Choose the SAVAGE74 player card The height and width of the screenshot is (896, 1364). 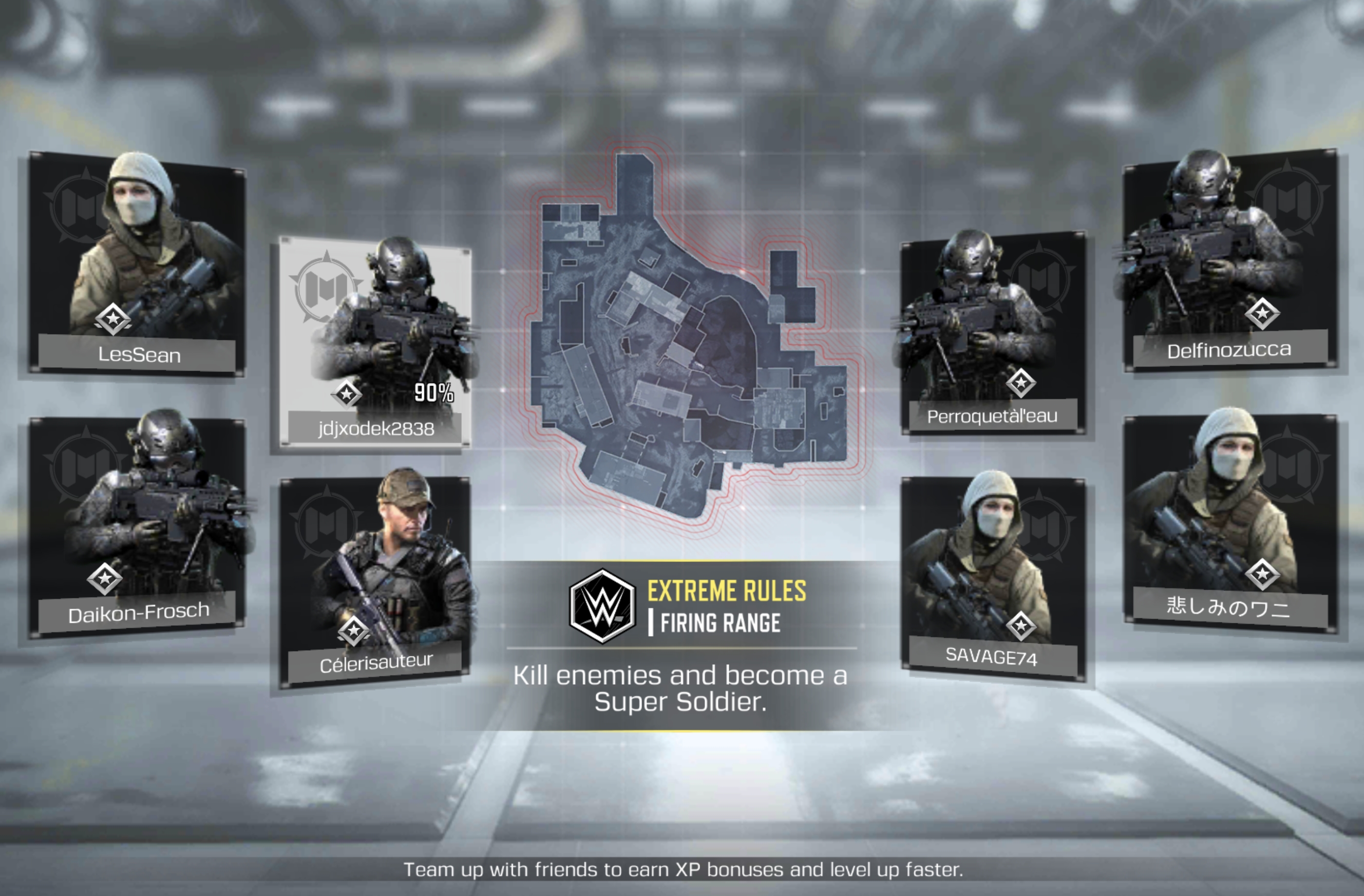point(993,579)
